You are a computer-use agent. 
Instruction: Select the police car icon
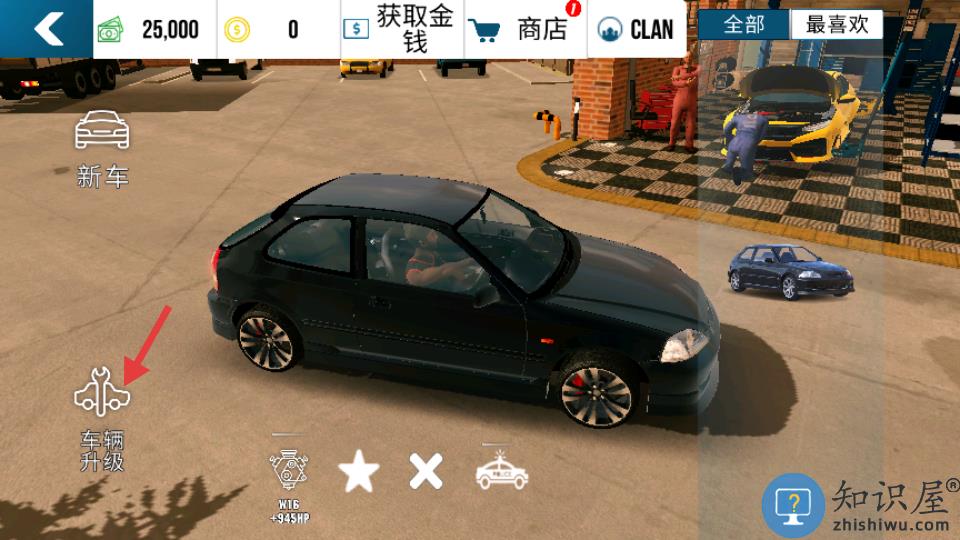pyautogui.click(x=501, y=471)
